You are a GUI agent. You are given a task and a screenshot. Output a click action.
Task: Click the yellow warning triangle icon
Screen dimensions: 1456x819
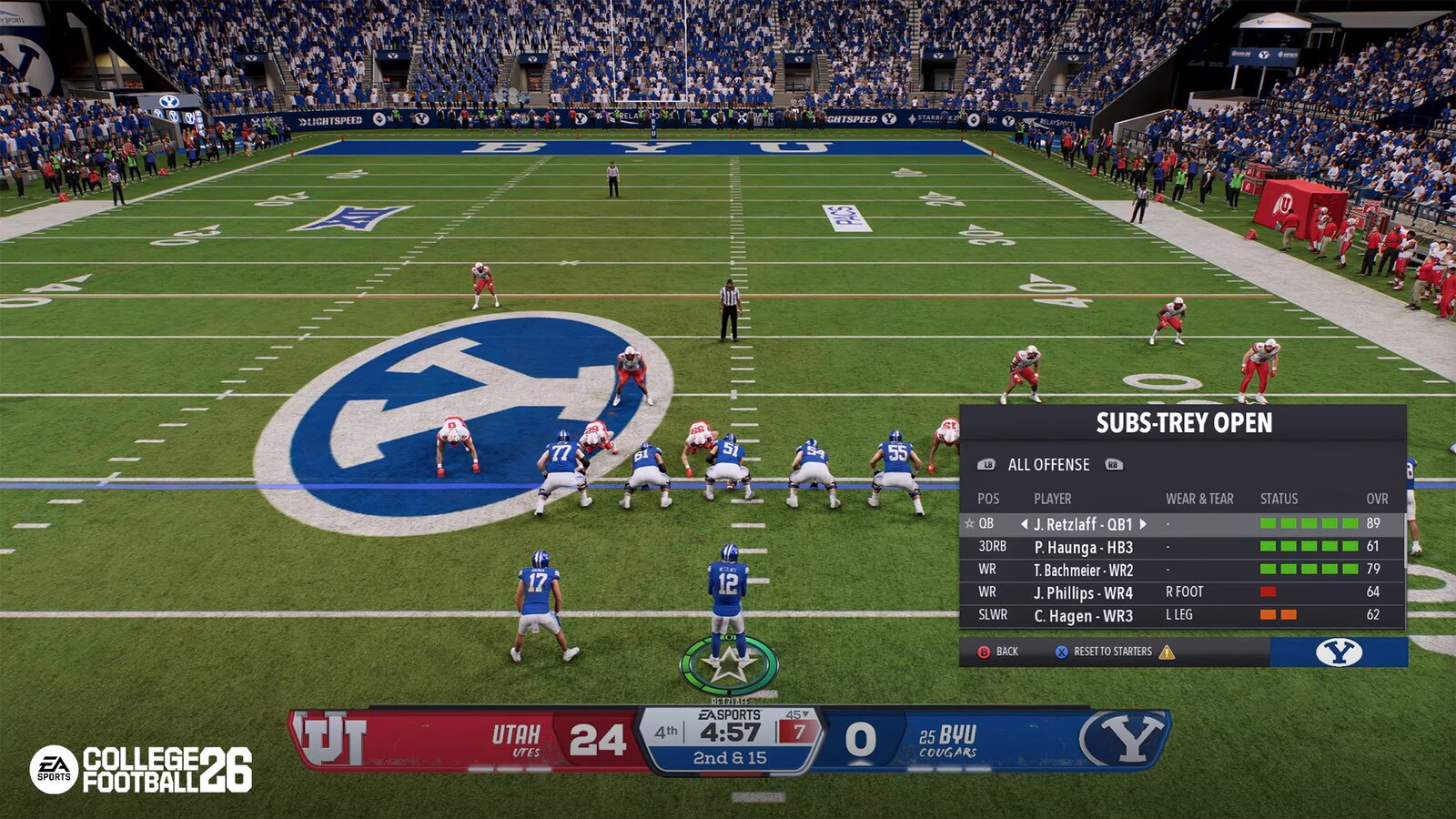(x=1167, y=652)
